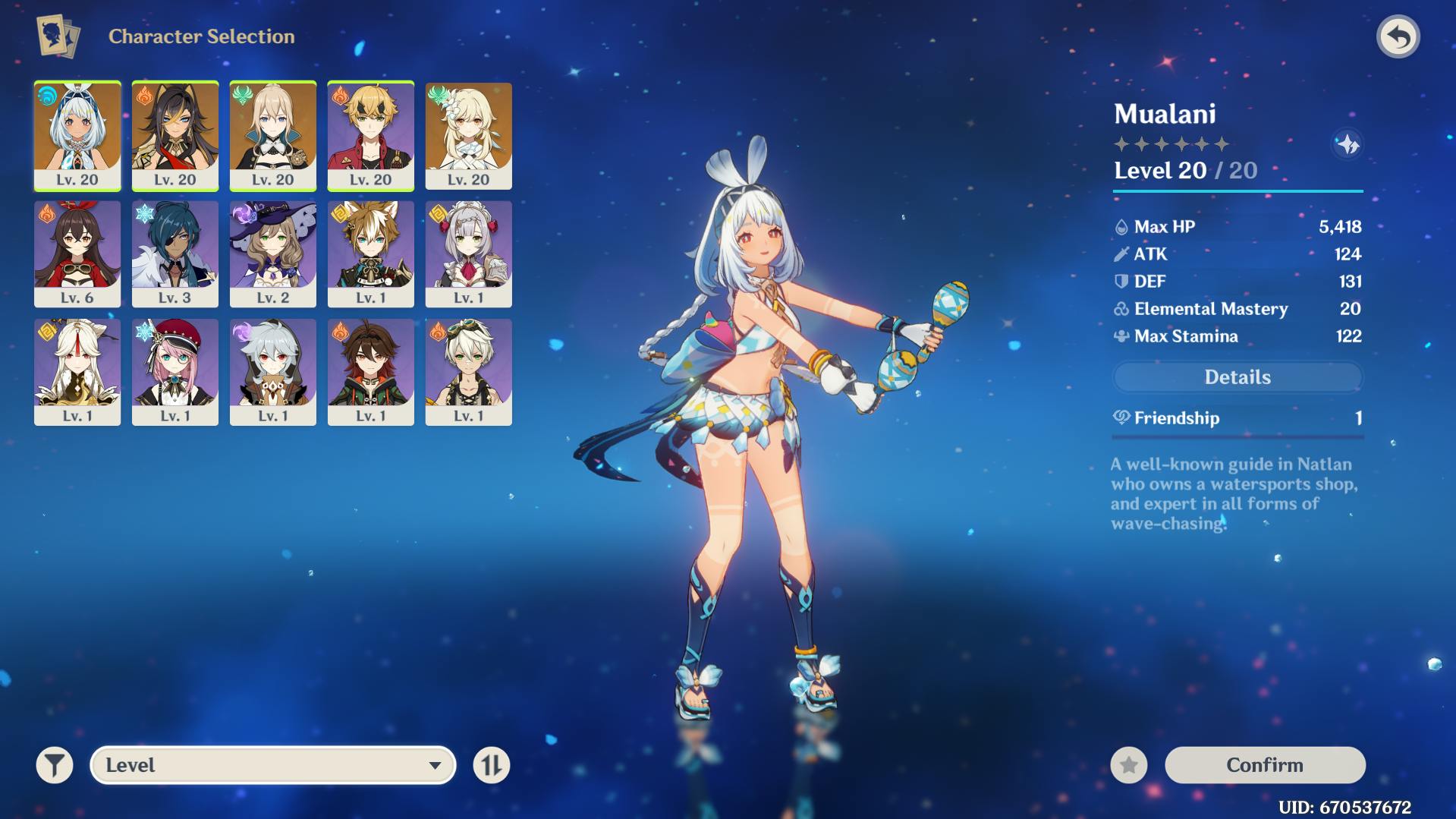Open the Details stats panel
The height and width of the screenshot is (819, 1456).
coord(1237,377)
